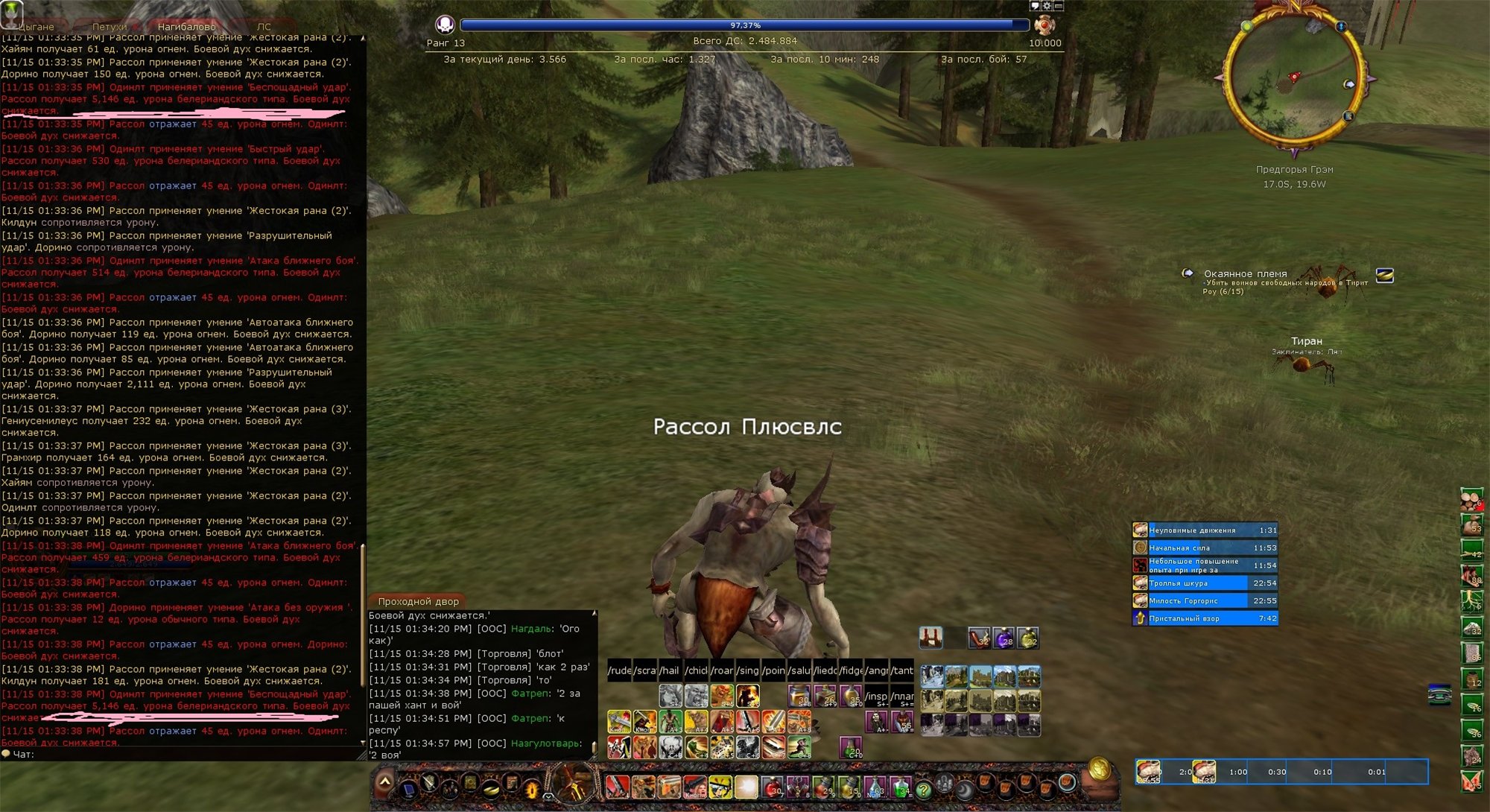
Task: Select the Окаянное племя quest tracker entry
Action: click(1245, 274)
